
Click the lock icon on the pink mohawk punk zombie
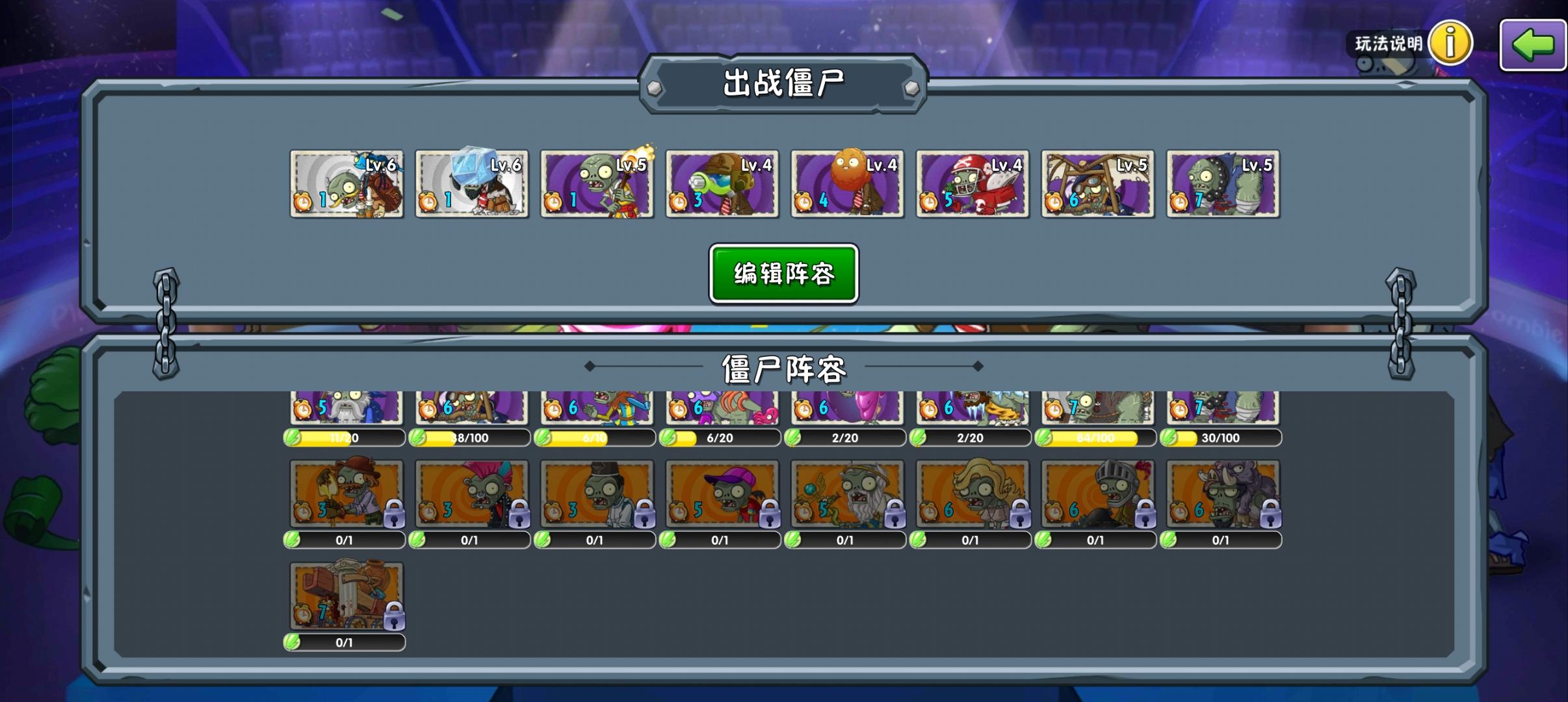[520, 514]
